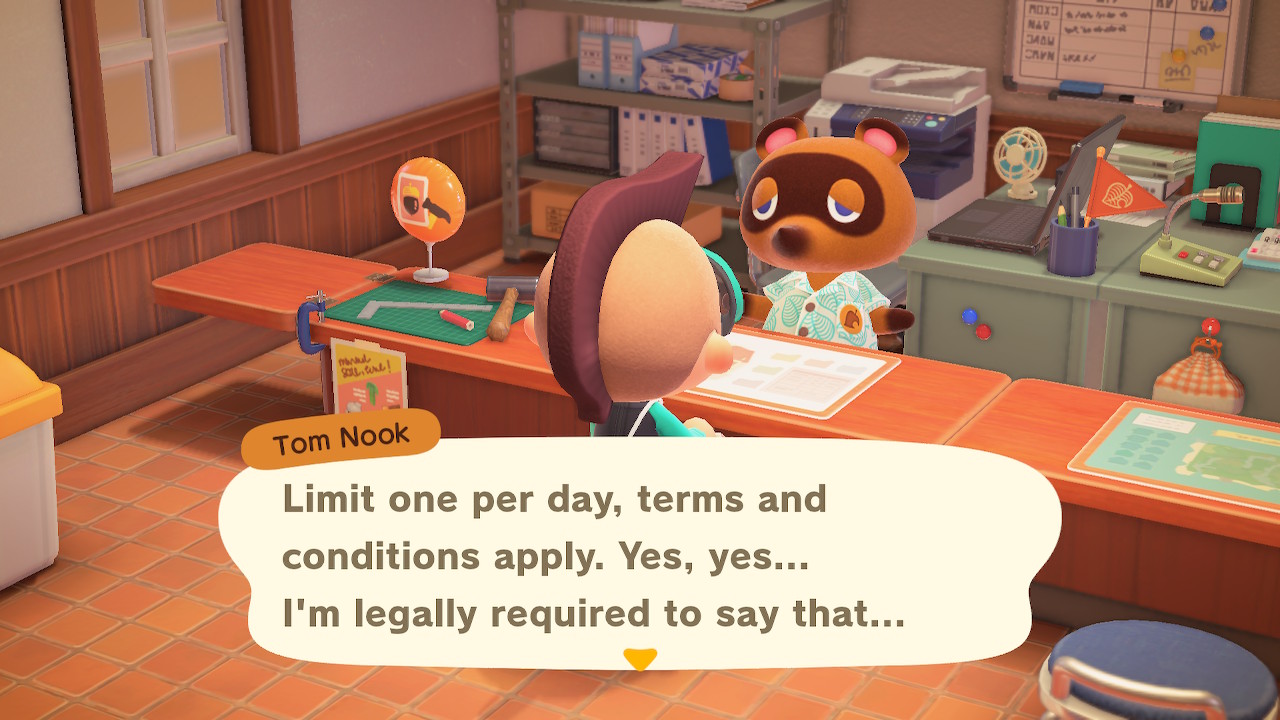1280x720 pixels.
Task: Advance dialogue with the yellow arrow
Action: (x=640, y=659)
